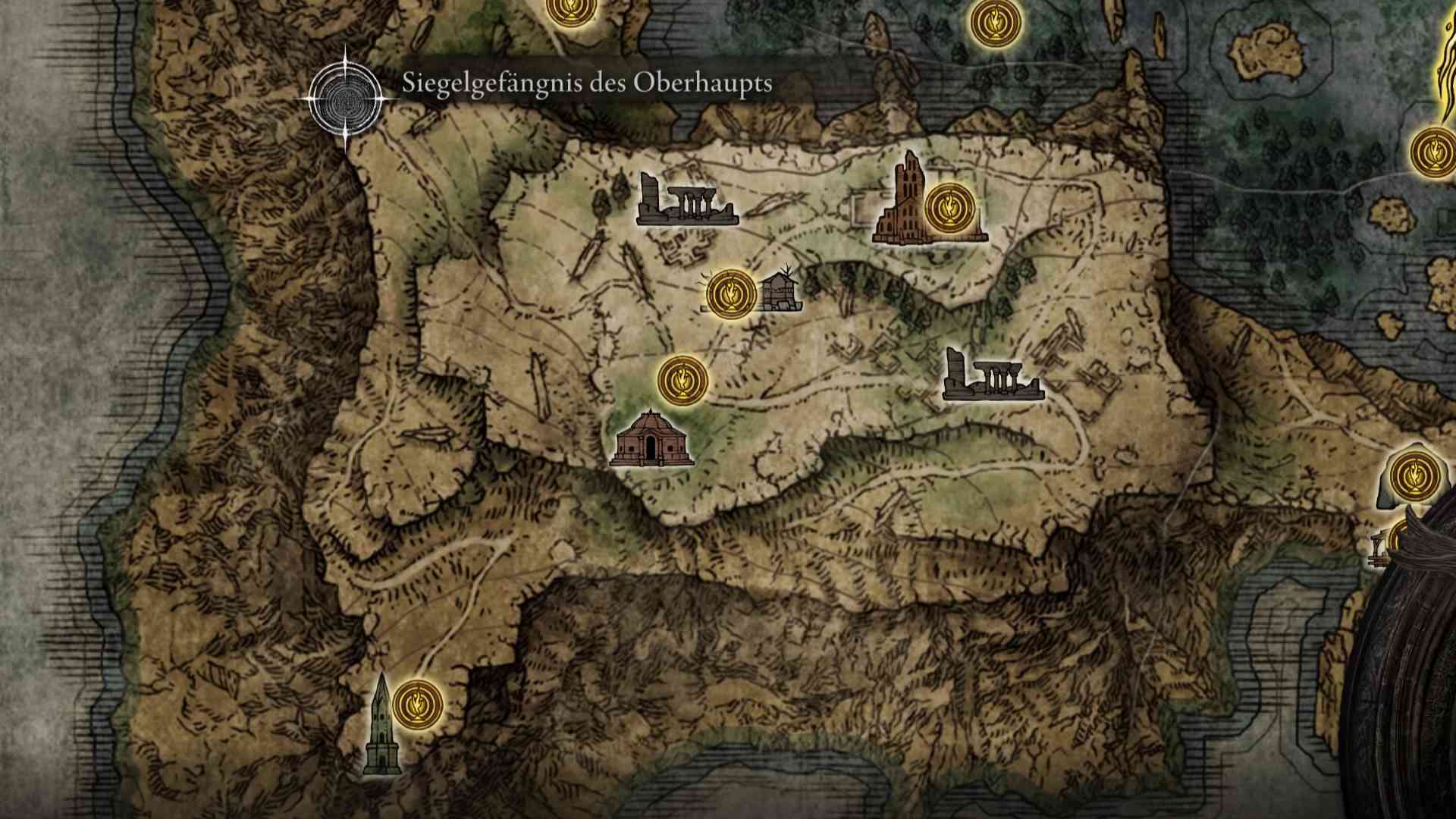Click the red domed building landmark
The width and height of the screenshot is (1456, 819).
(x=650, y=439)
